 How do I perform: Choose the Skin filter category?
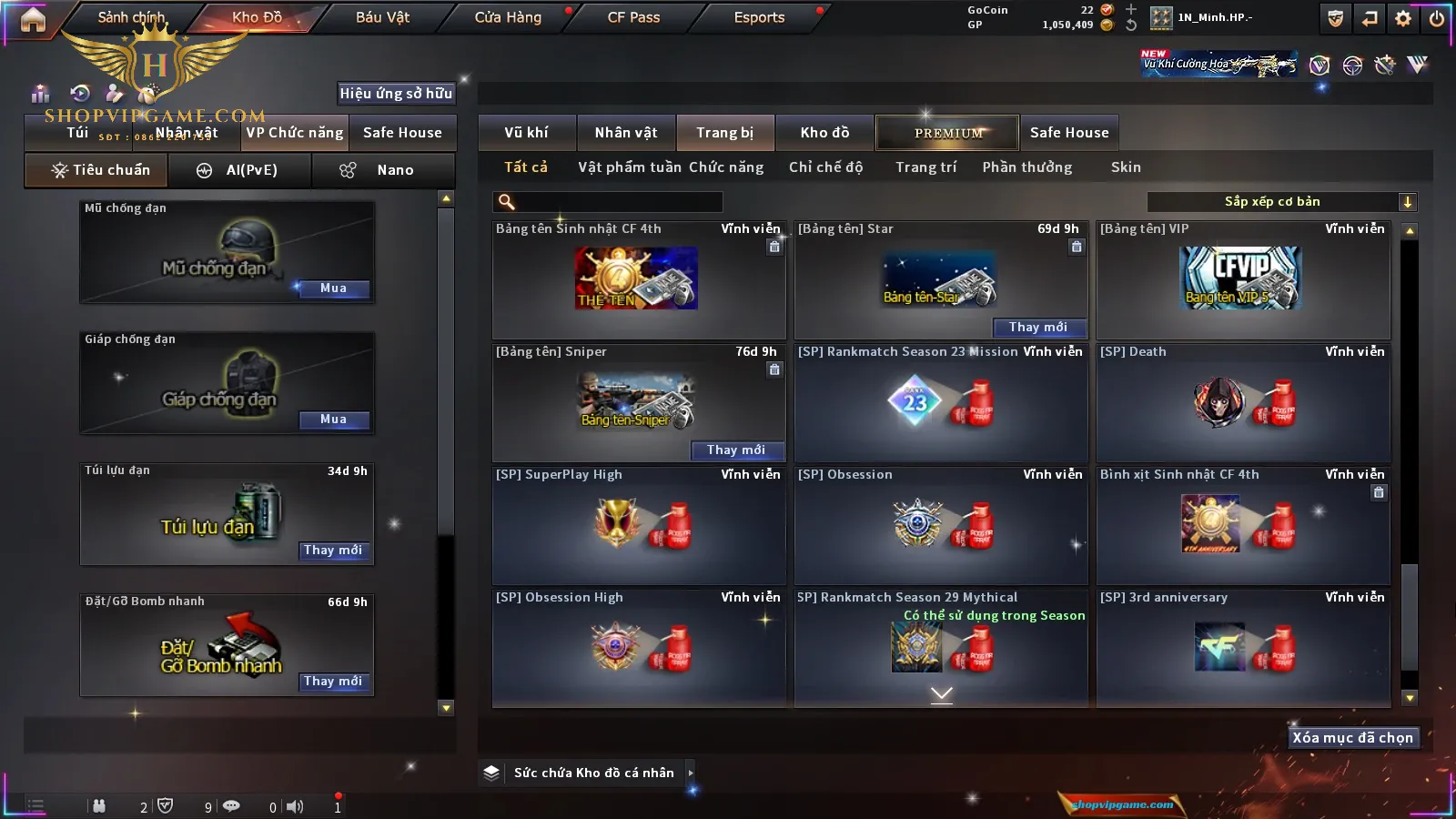(x=1126, y=167)
